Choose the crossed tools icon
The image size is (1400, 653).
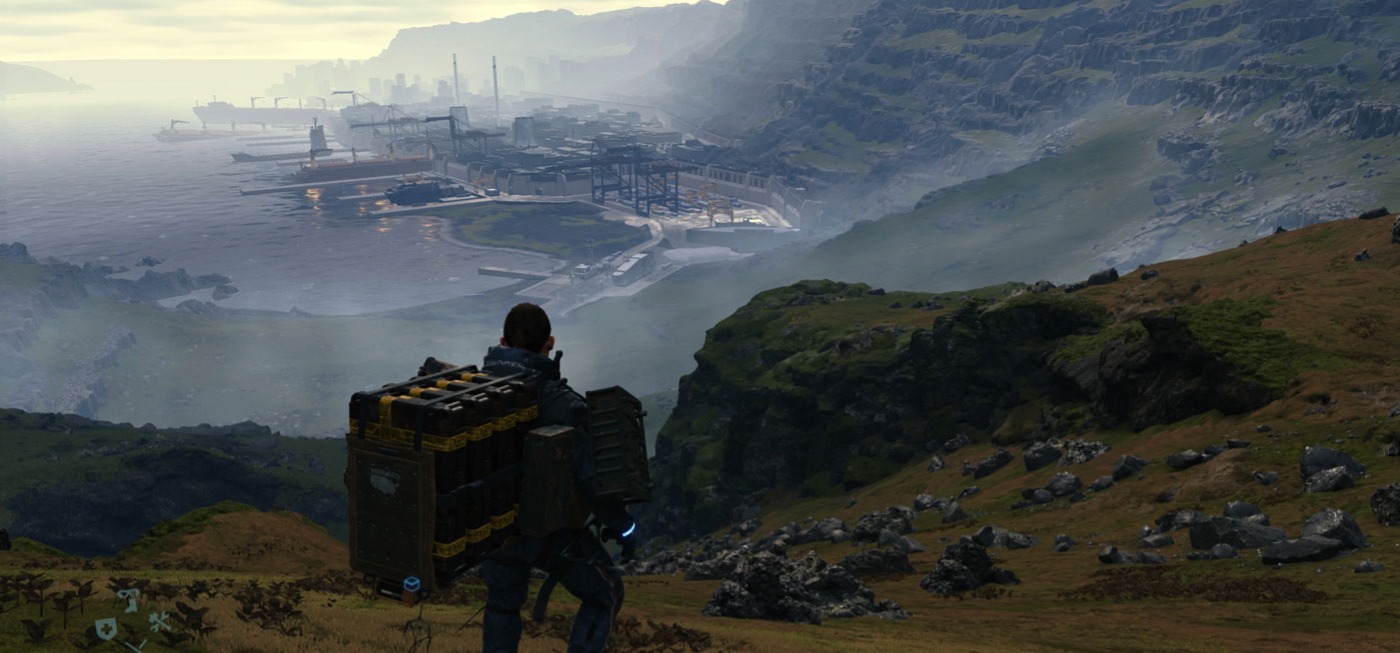[x=159, y=621]
